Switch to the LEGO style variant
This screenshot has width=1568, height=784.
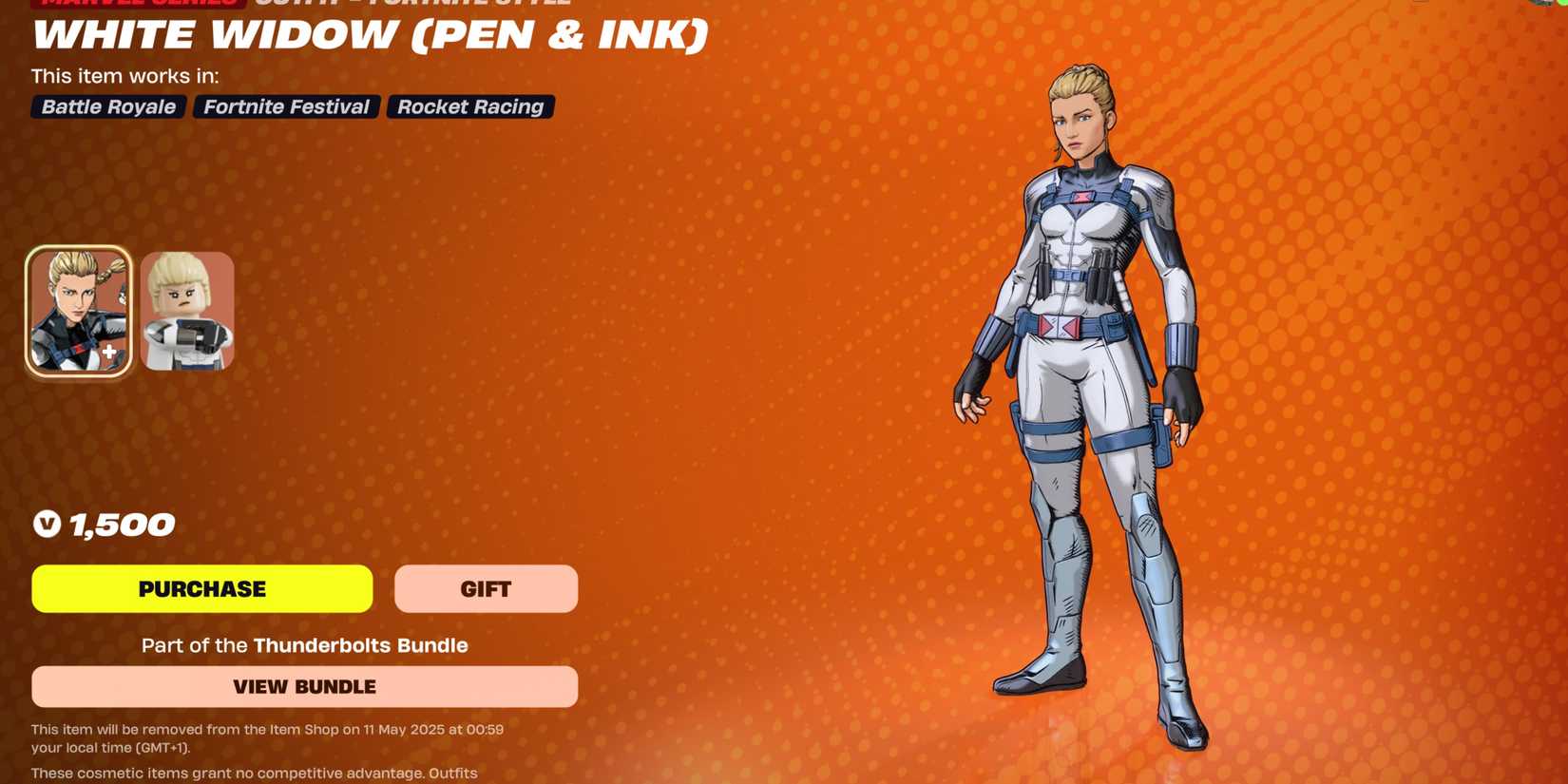click(x=186, y=309)
